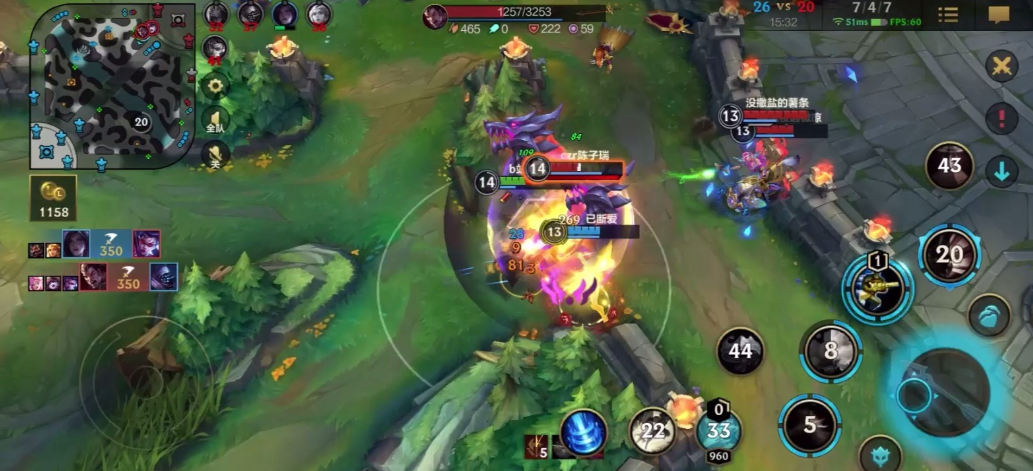Open the chat speech bubble
The image size is (1033, 471).
click(999, 15)
